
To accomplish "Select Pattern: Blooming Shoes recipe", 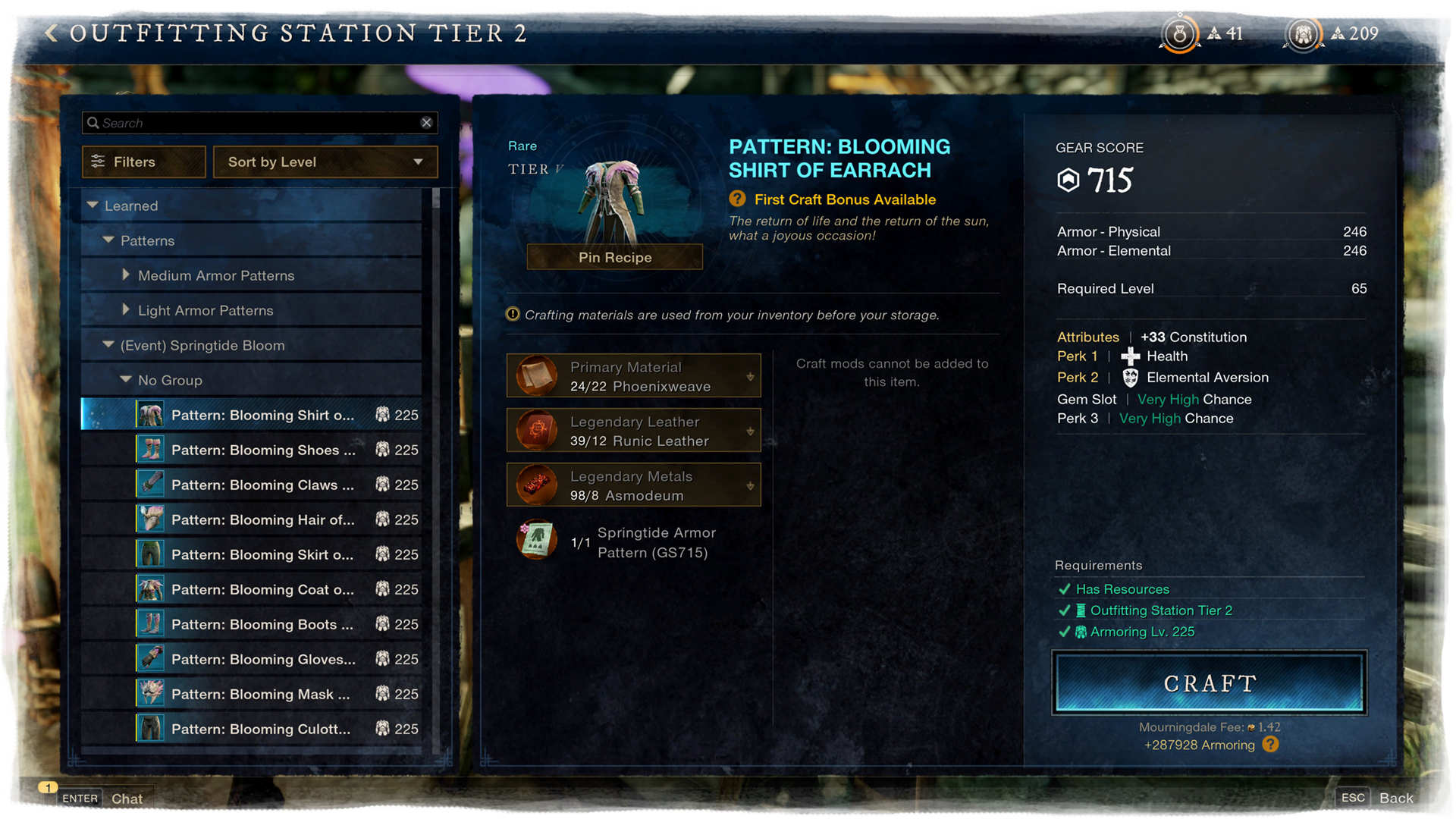I will point(262,450).
